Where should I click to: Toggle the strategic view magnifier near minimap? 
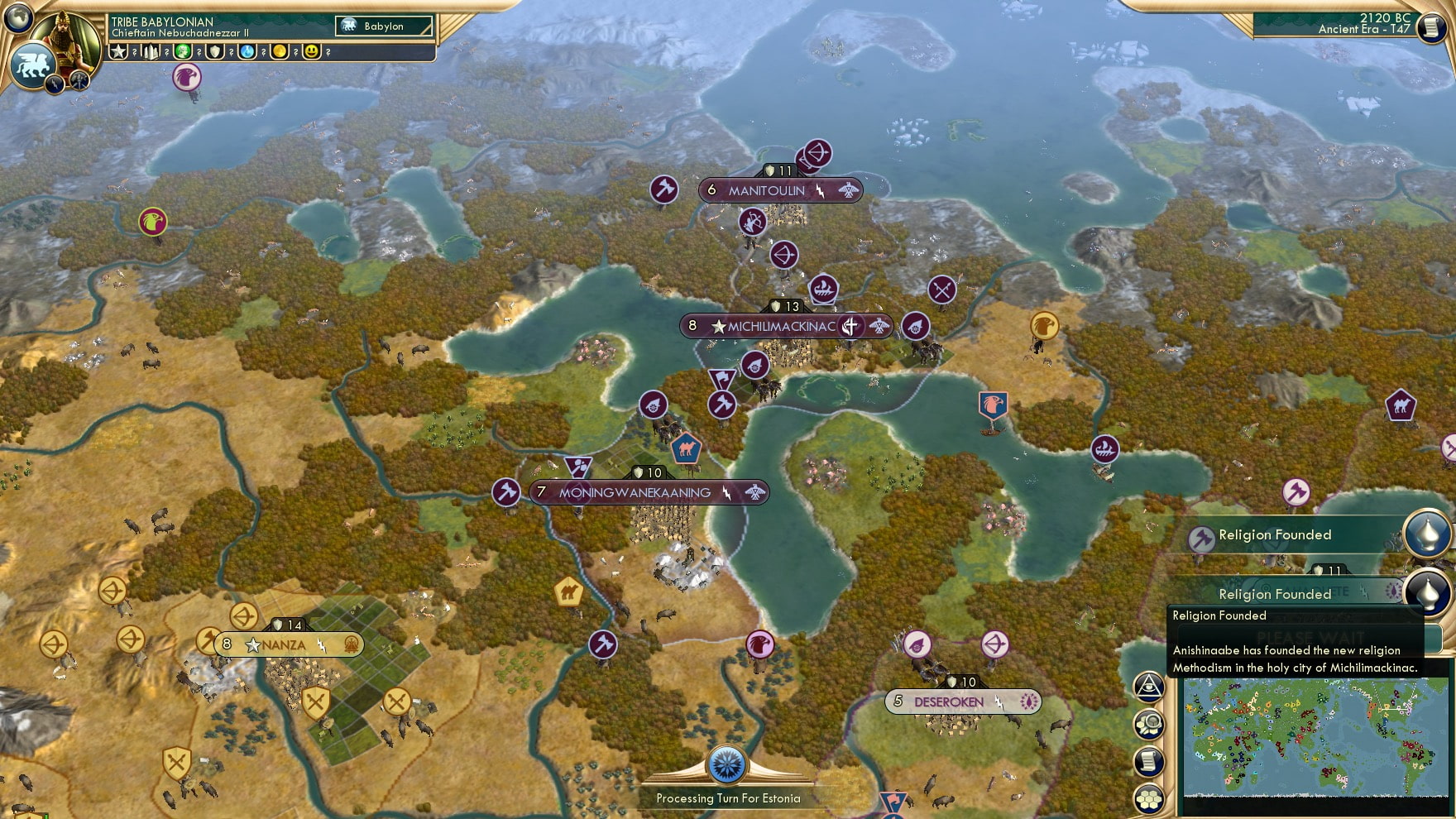pos(1149,723)
